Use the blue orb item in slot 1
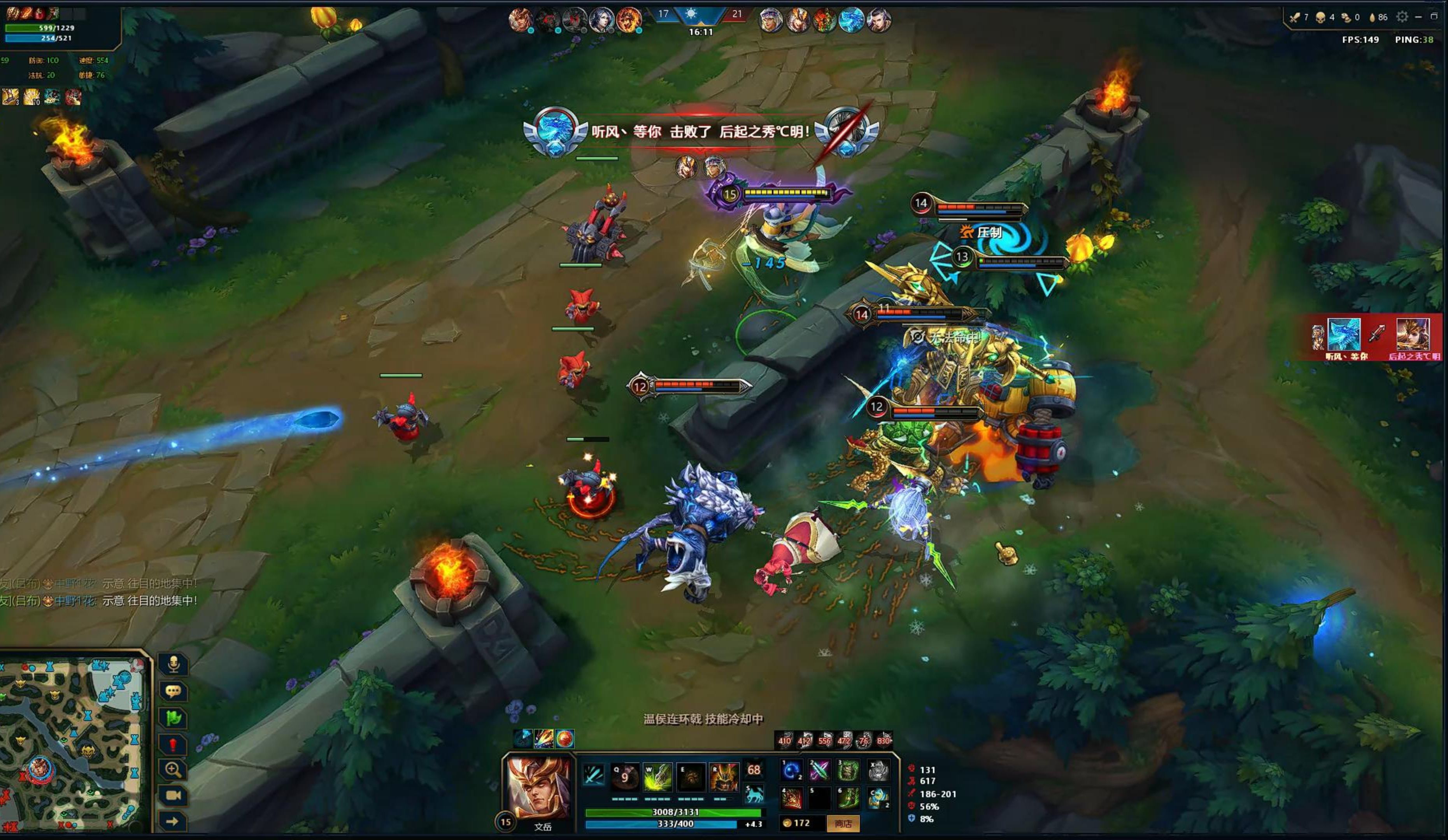Screen dimensions: 1448x840 pyautogui.click(x=791, y=770)
